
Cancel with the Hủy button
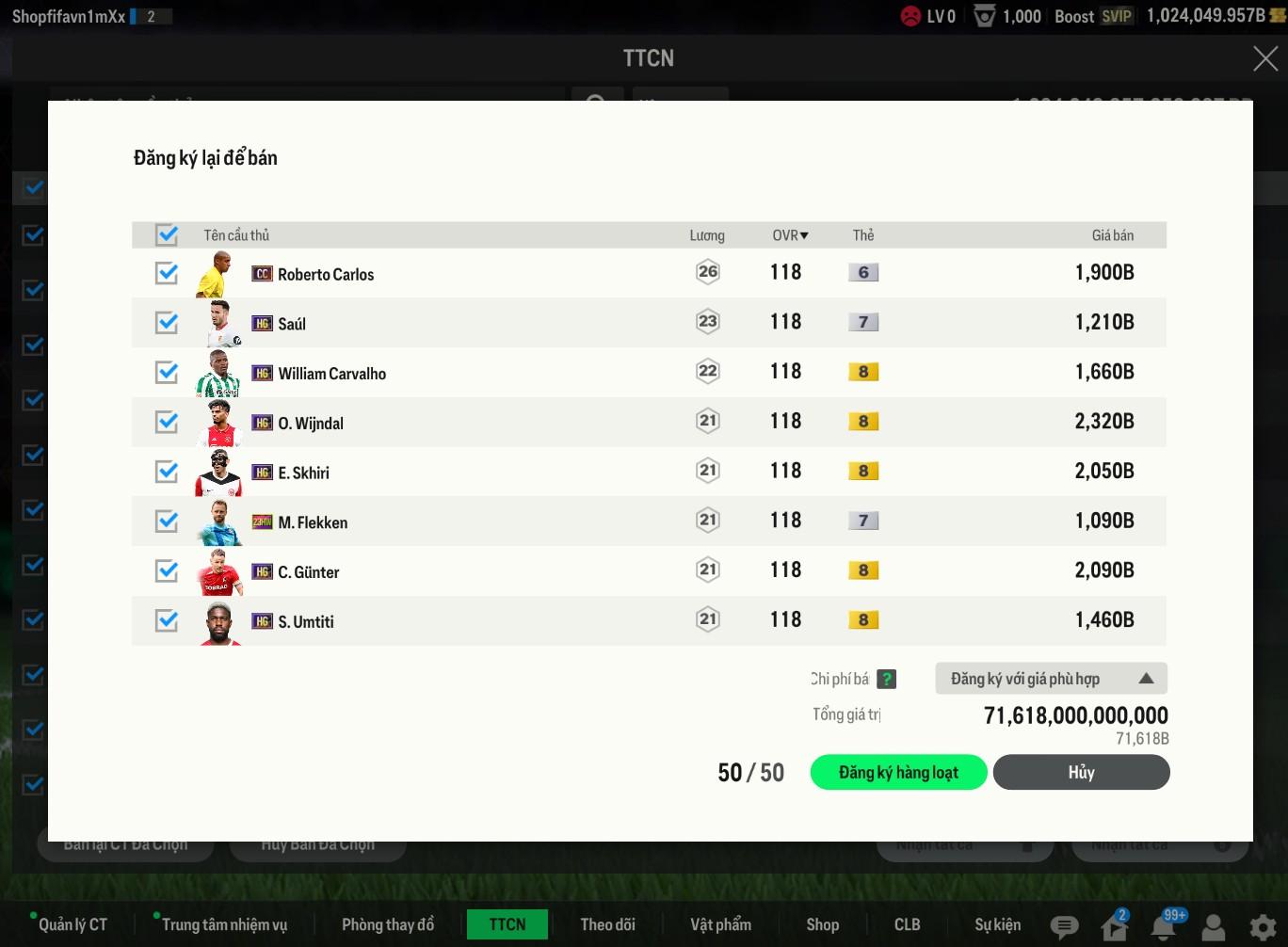pyautogui.click(x=1081, y=773)
